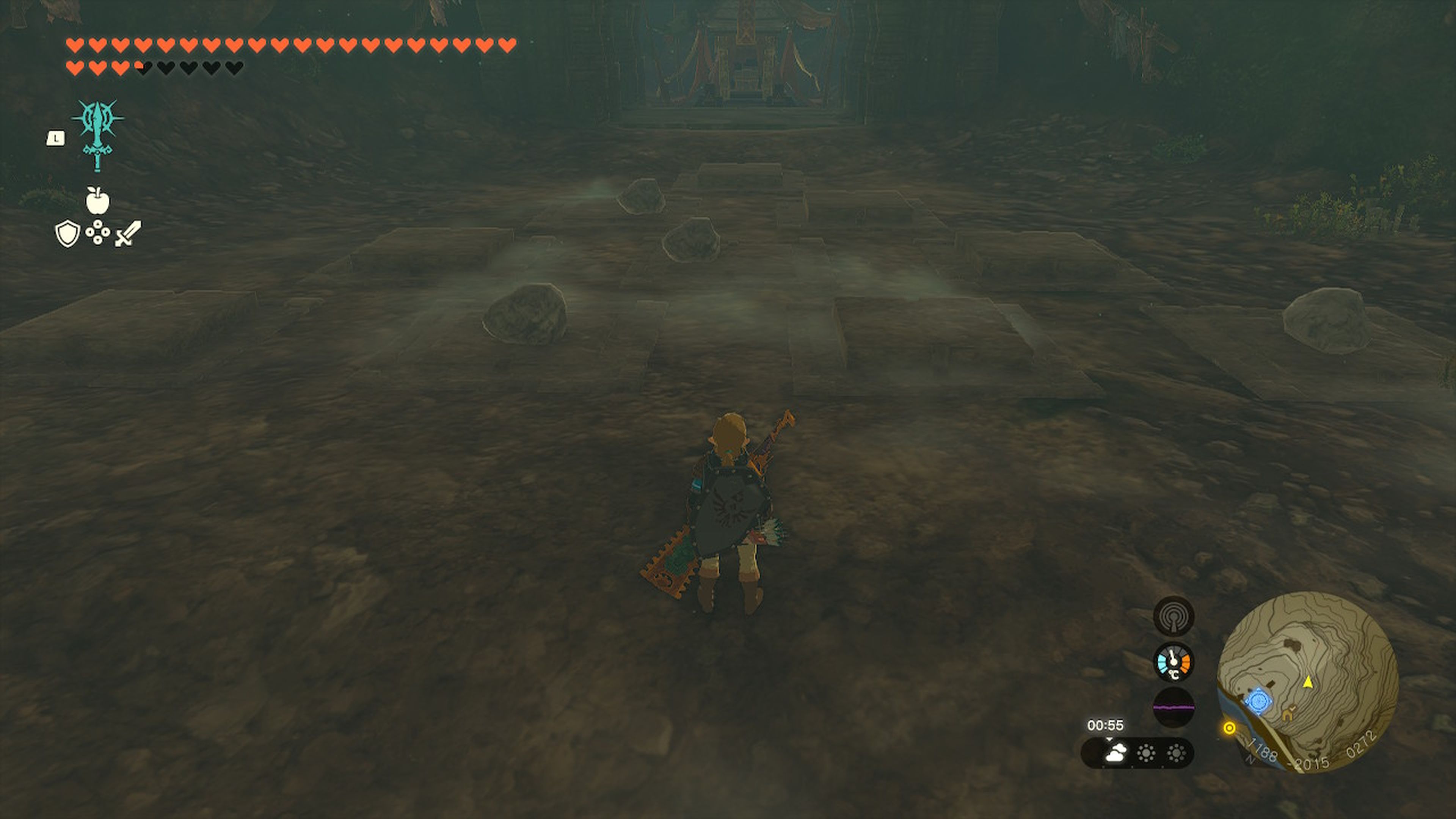The height and width of the screenshot is (819, 1456).
Task: Open the temperature gauge display
Action: point(1174,662)
